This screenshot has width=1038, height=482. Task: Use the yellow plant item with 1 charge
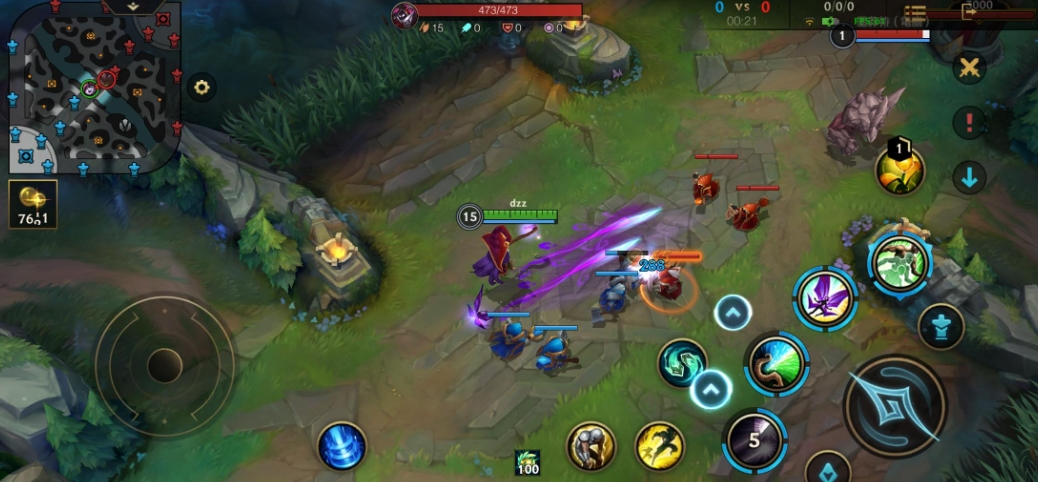899,169
